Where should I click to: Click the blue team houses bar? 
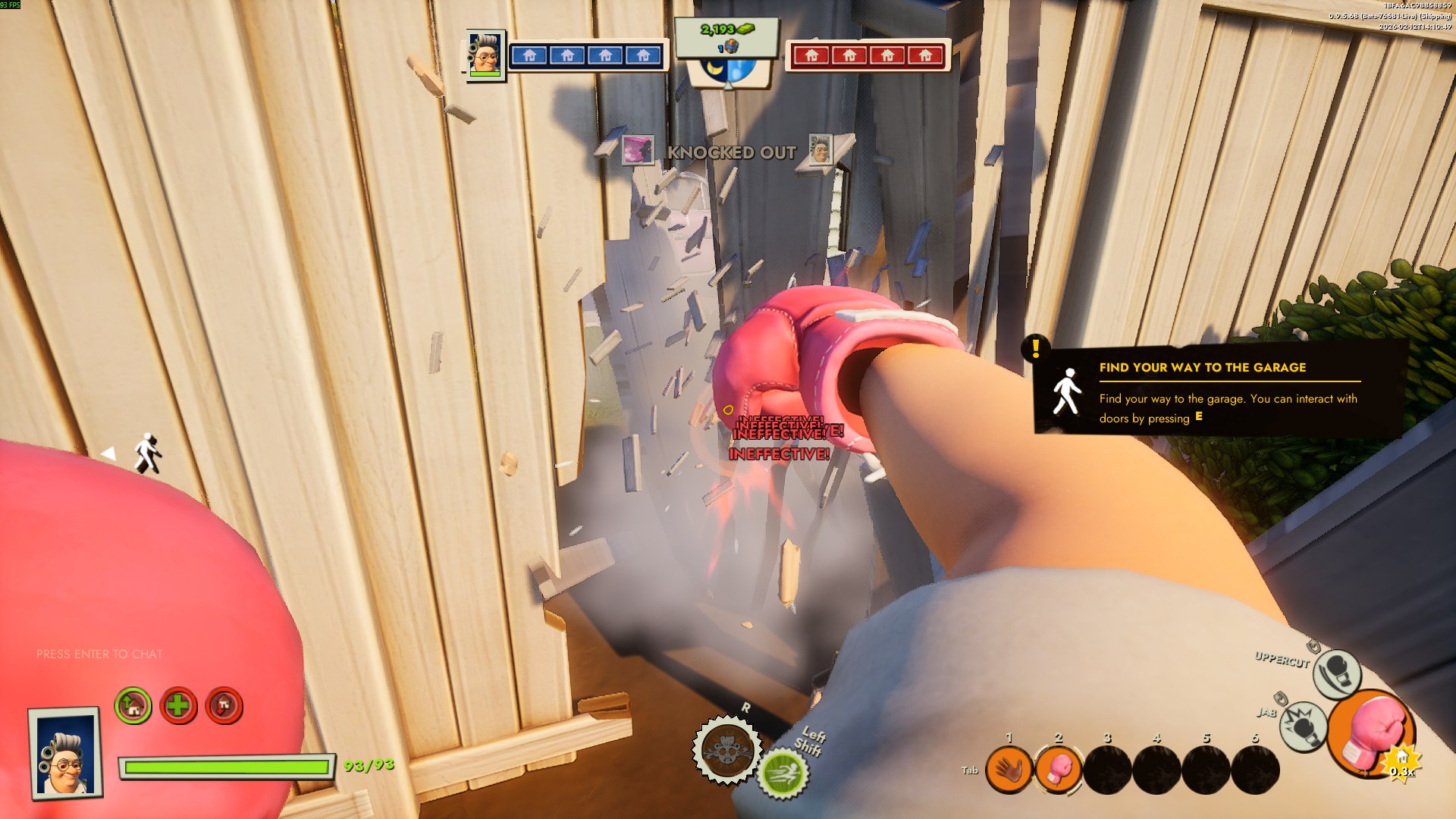coord(586,55)
